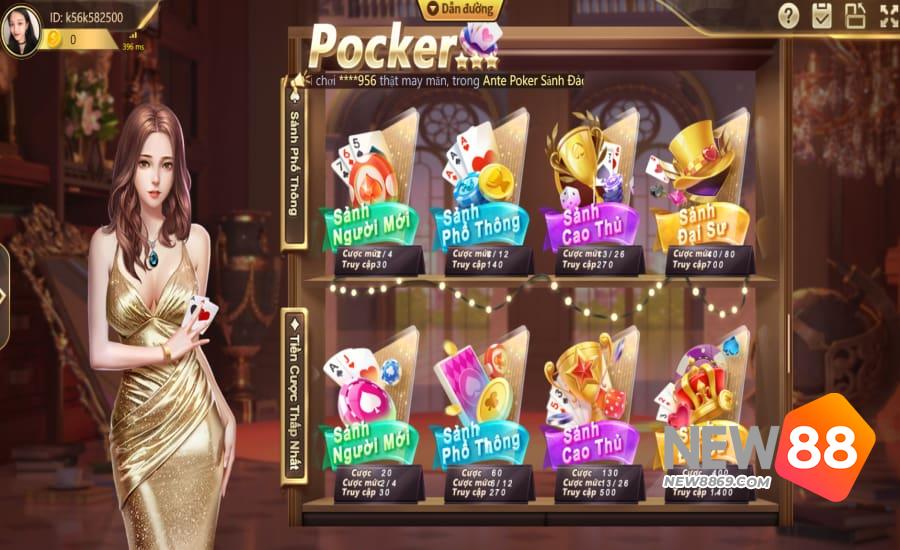Open the player avatar profile

[x=21, y=30]
